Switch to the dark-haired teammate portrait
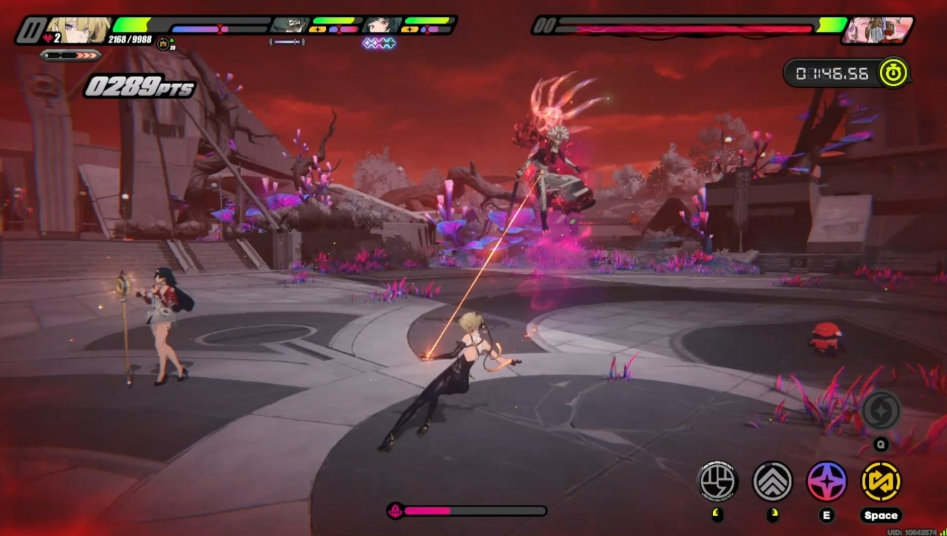 [x=382, y=25]
